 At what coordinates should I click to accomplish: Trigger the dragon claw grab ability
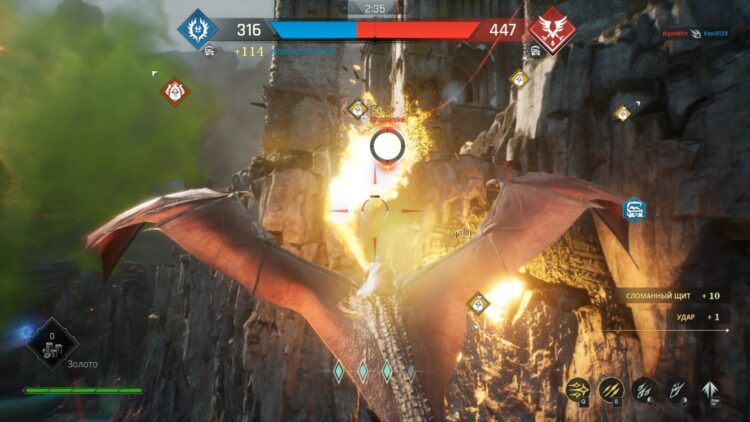tap(678, 388)
